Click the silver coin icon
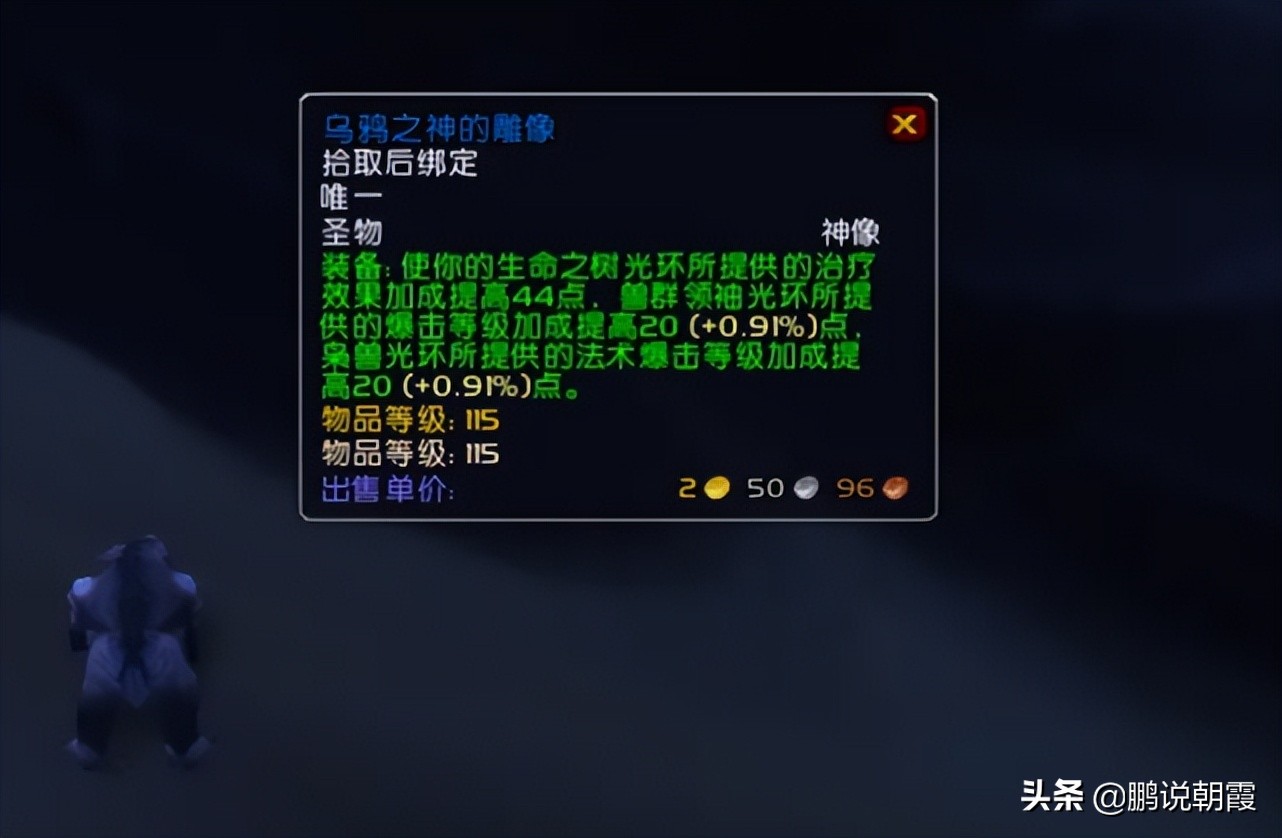 (805, 488)
